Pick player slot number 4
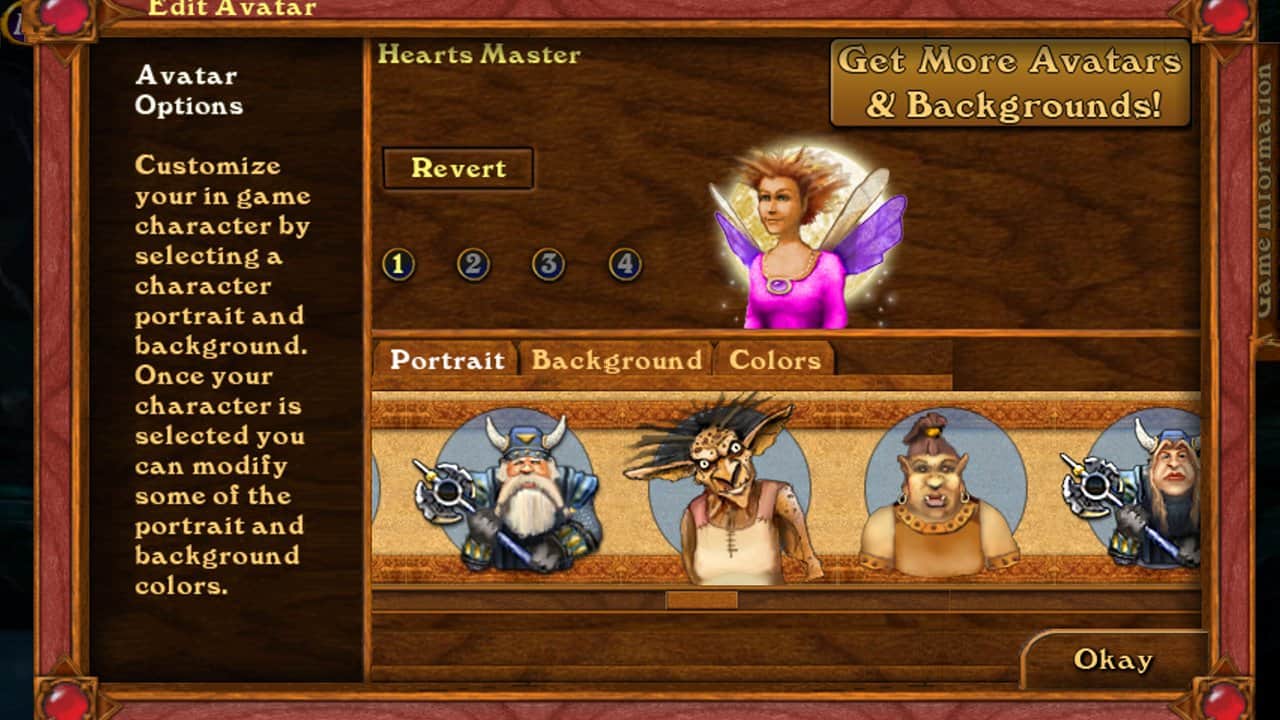Screen dimensions: 1280x720 pyautogui.click(x=625, y=265)
